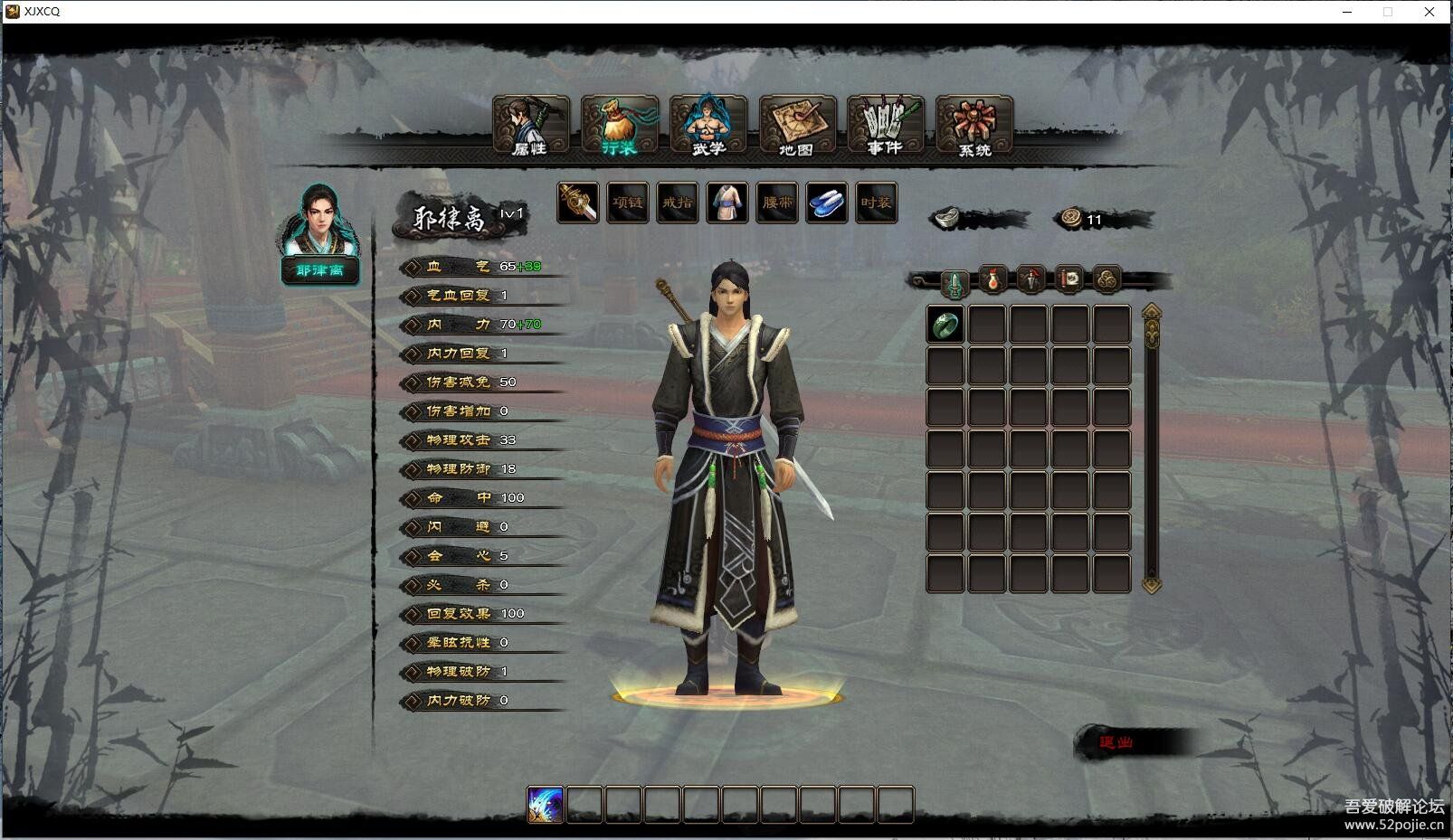
Task: Click the empty 戒指 ring slot
Action: pos(677,203)
